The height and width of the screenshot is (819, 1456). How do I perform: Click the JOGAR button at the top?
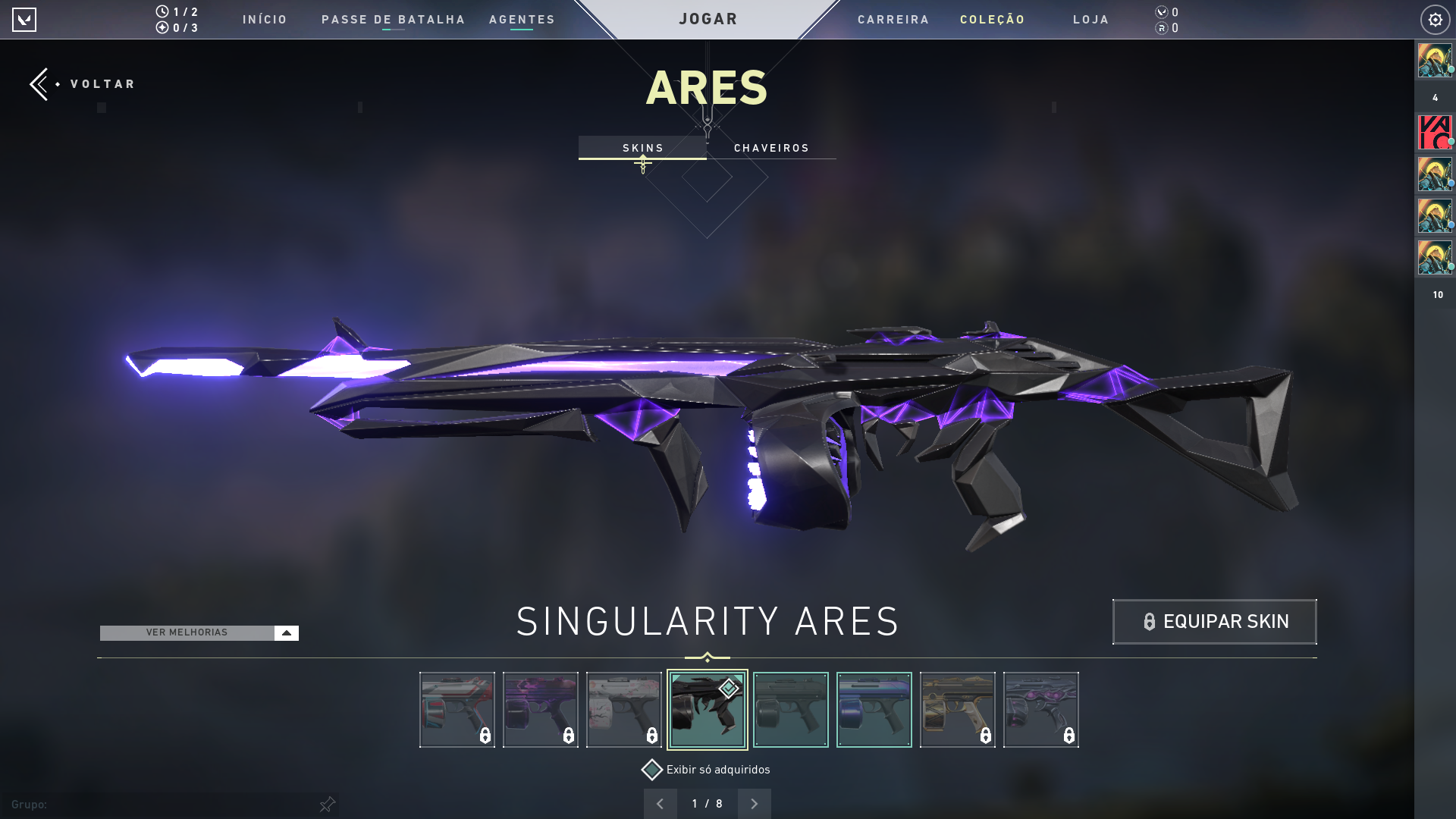(707, 19)
